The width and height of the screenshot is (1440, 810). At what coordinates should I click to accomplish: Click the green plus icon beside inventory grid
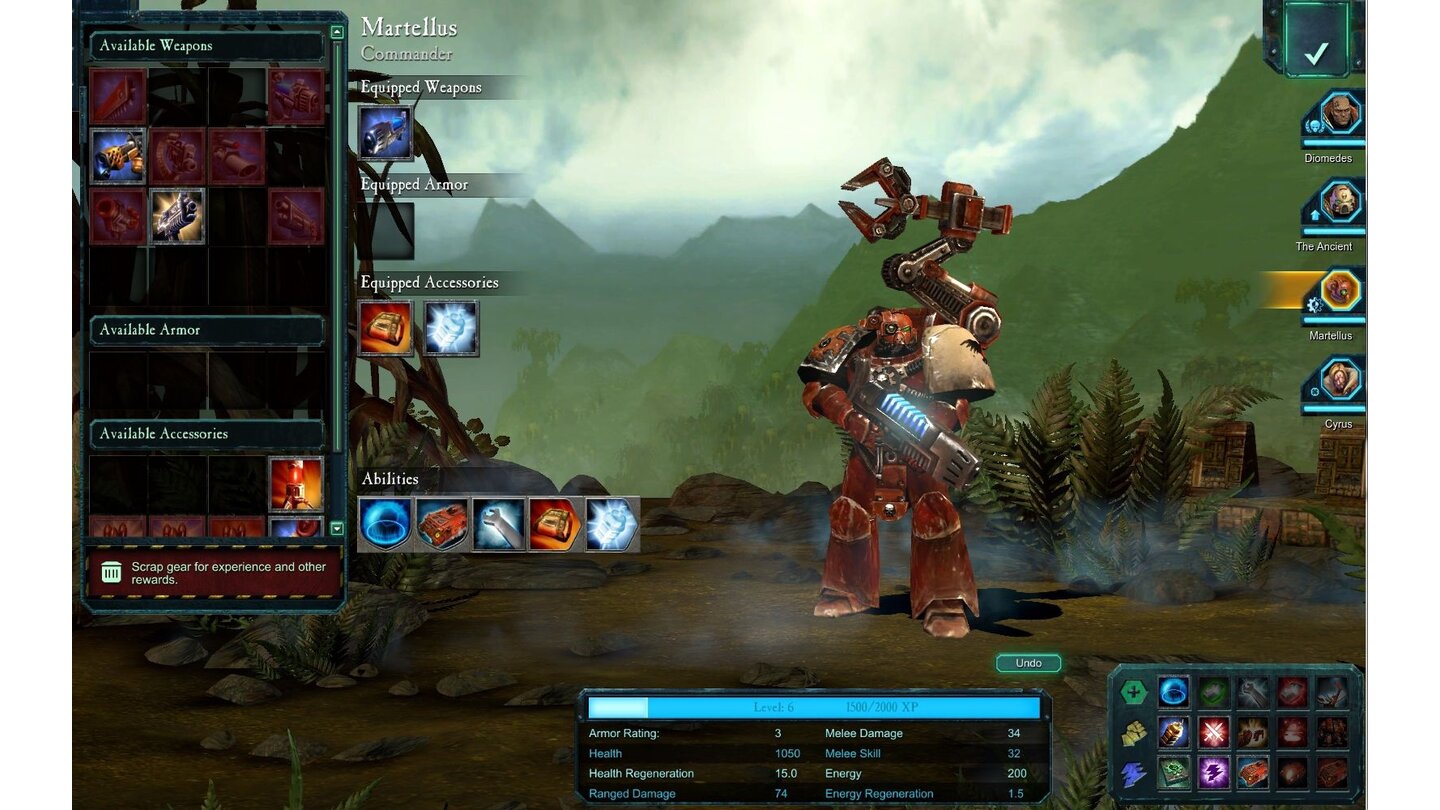(x=1134, y=692)
